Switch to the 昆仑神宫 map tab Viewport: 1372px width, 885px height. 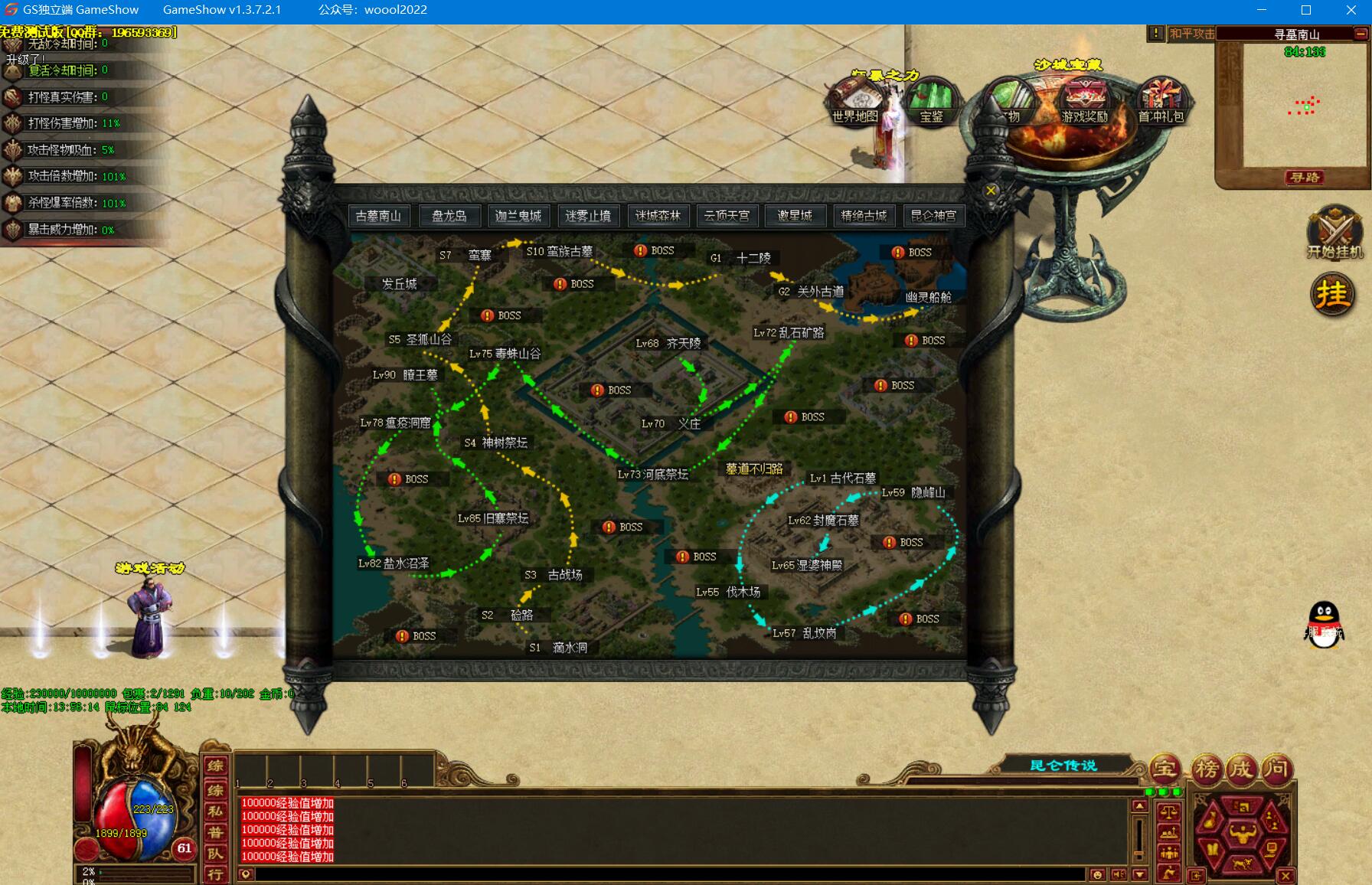(933, 216)
